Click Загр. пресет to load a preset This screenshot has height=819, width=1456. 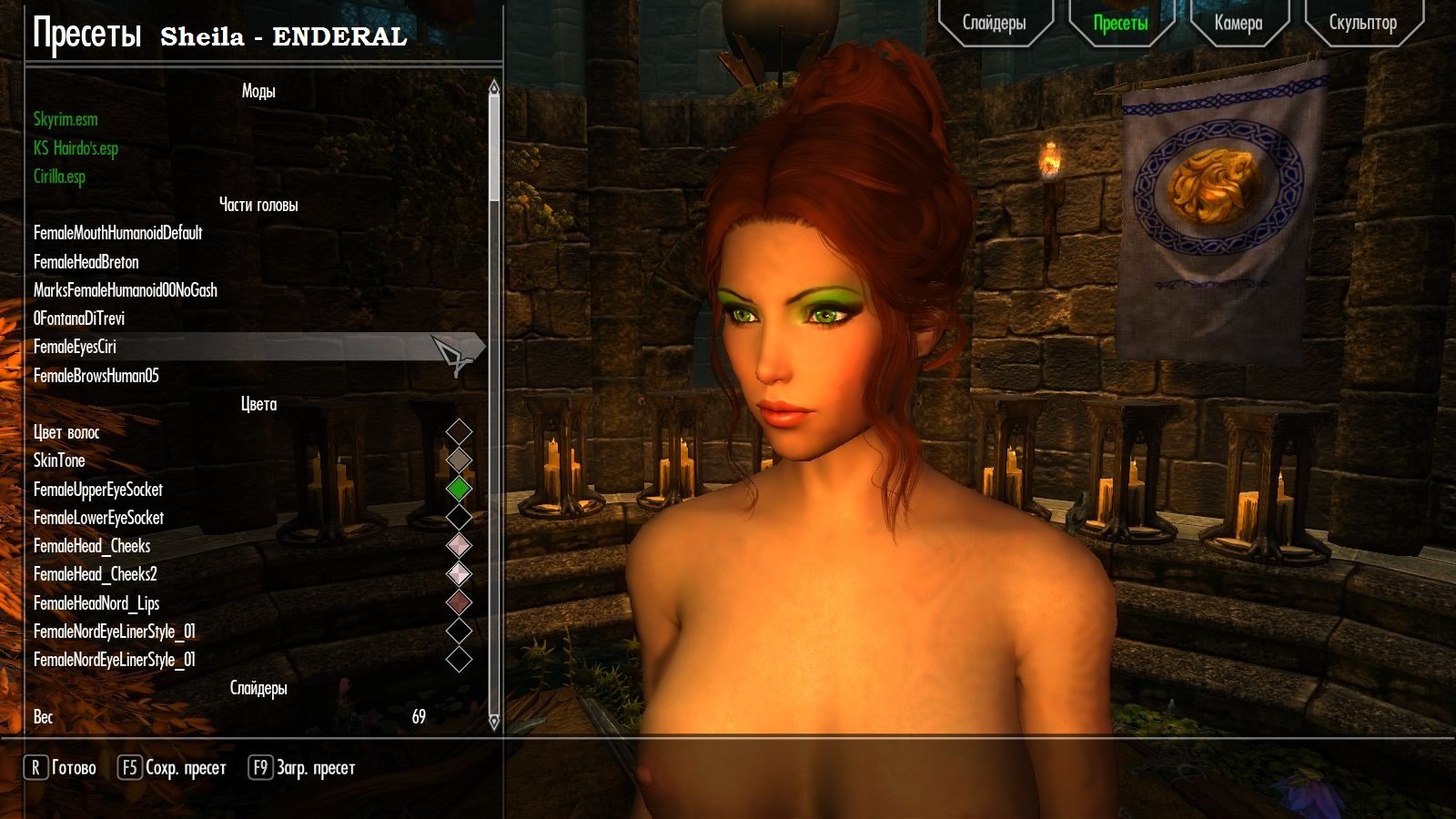[314, 767]
